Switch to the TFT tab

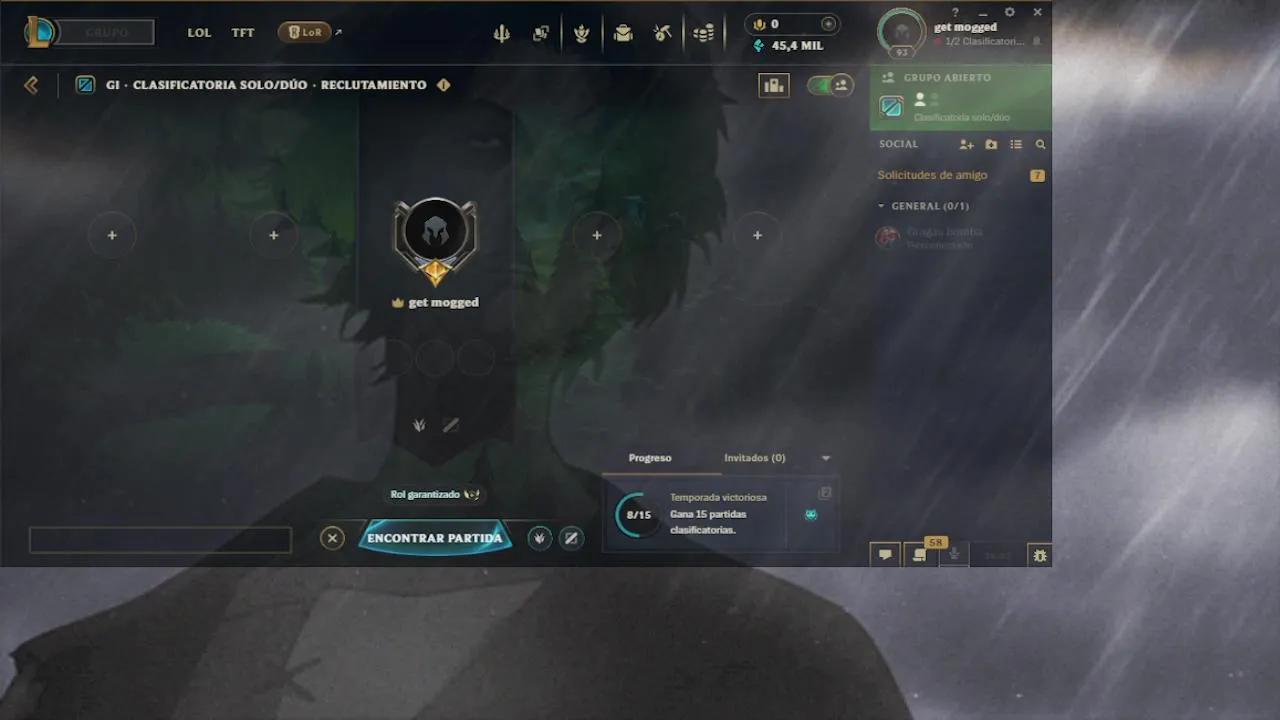click(x=242, y=32)
